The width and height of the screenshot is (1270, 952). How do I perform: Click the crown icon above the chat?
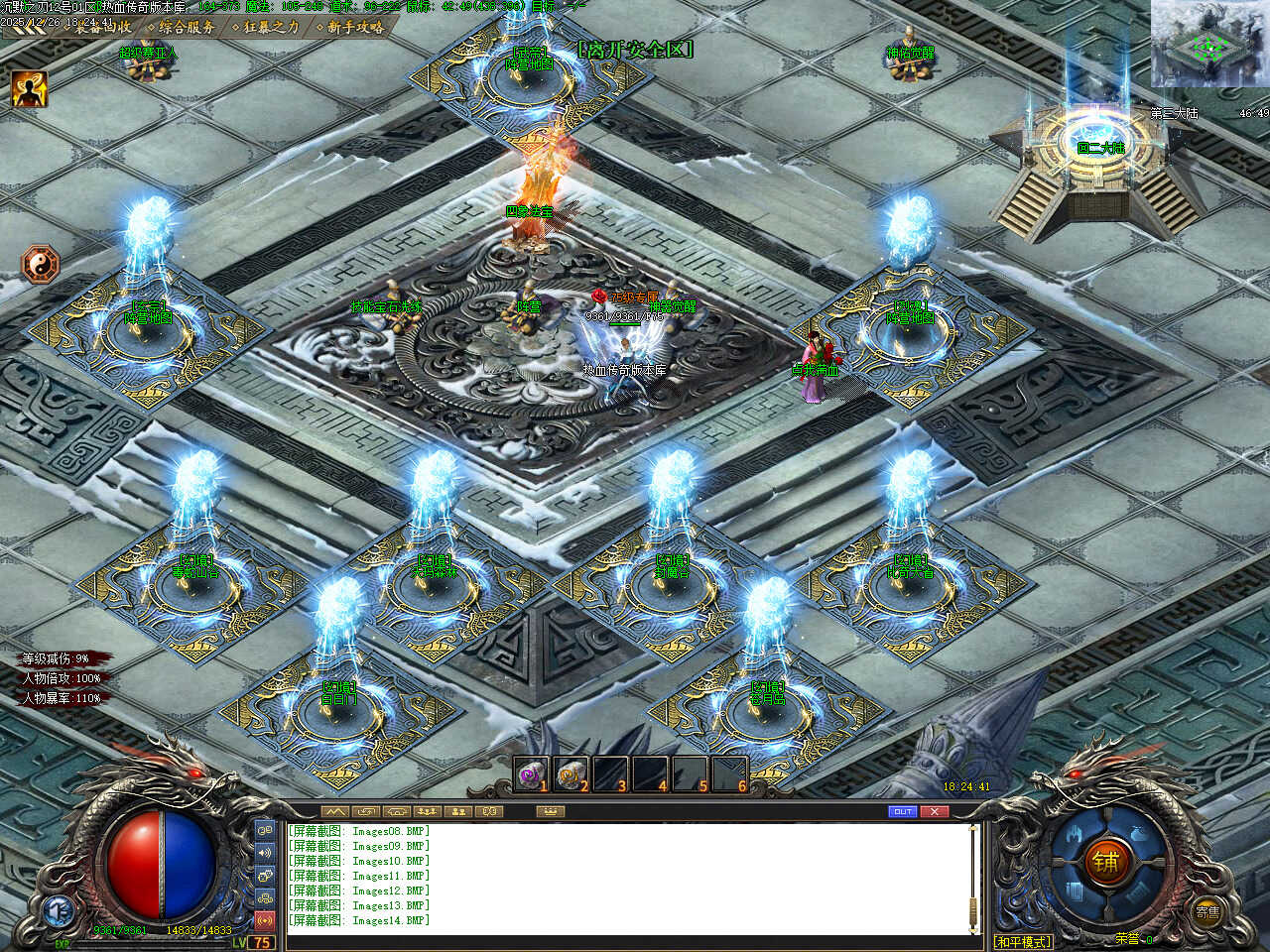[550, 811]
